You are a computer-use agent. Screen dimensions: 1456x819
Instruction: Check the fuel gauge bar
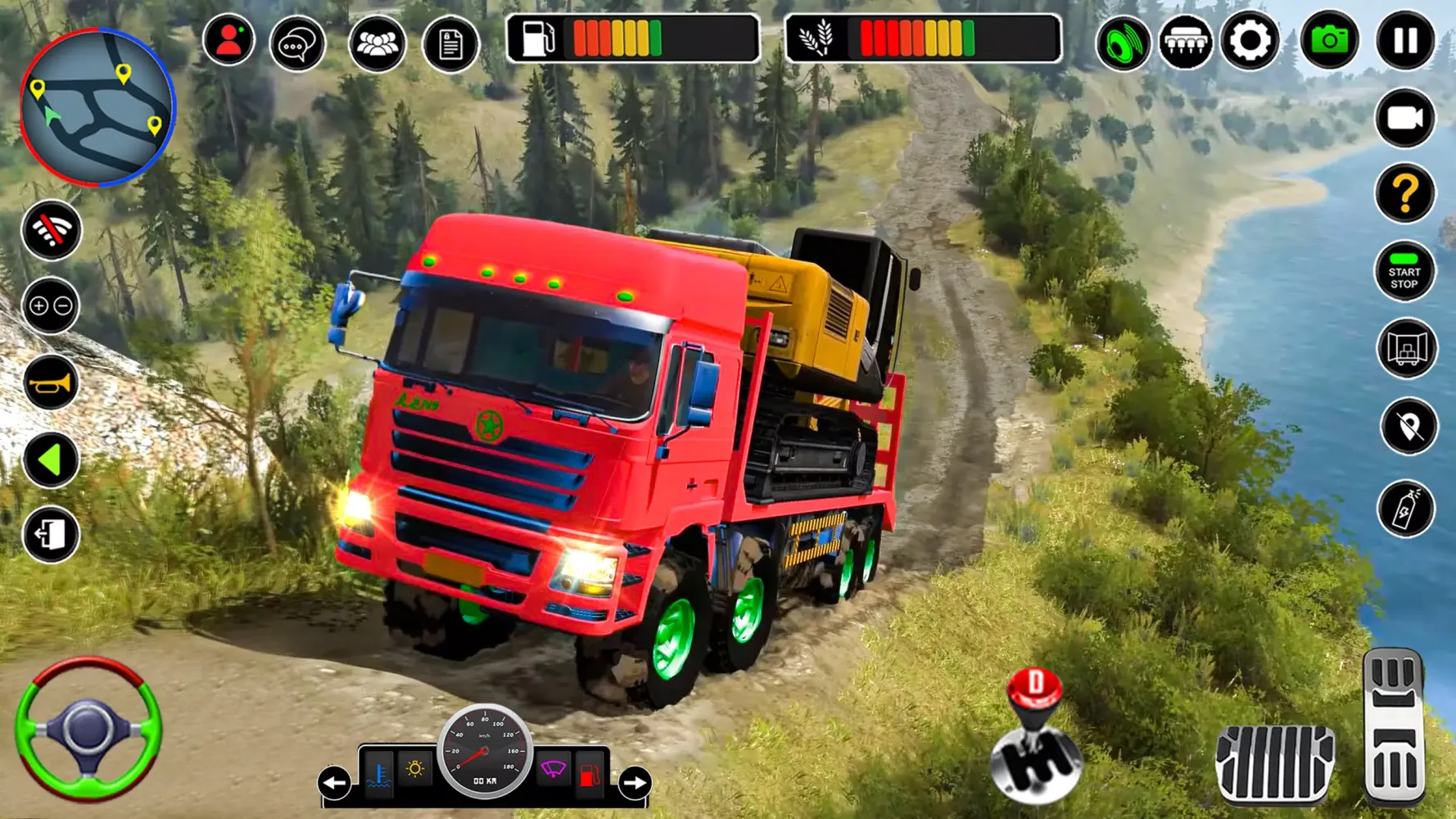pos(636,37)
